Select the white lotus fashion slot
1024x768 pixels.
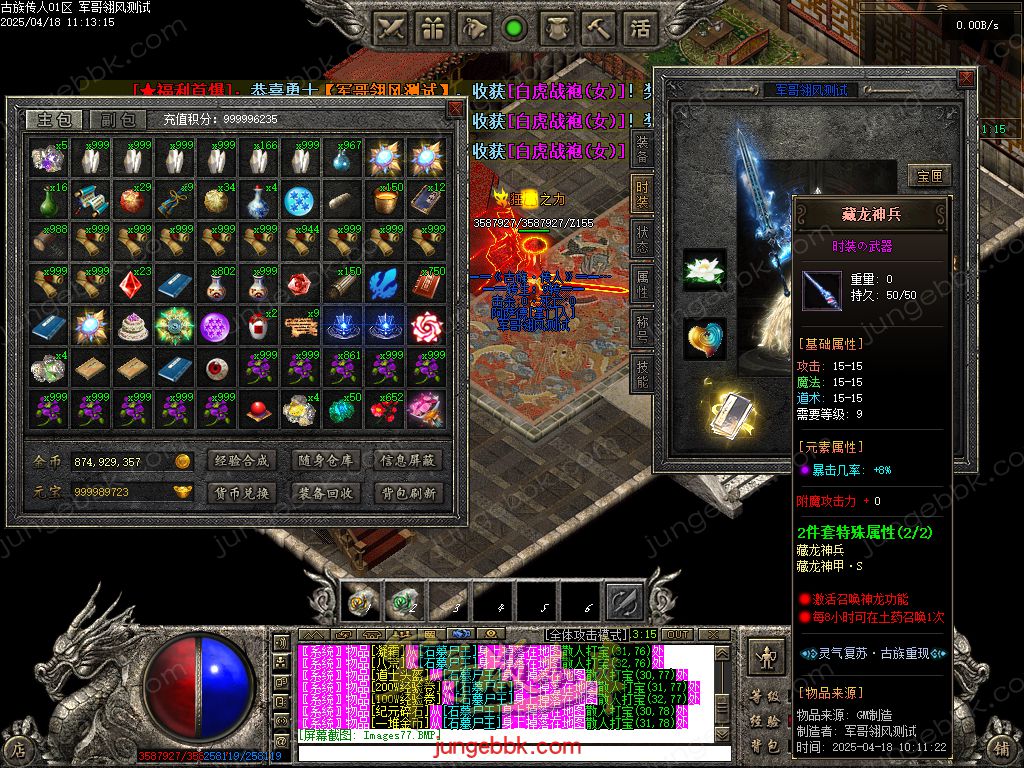click(705, 270)
